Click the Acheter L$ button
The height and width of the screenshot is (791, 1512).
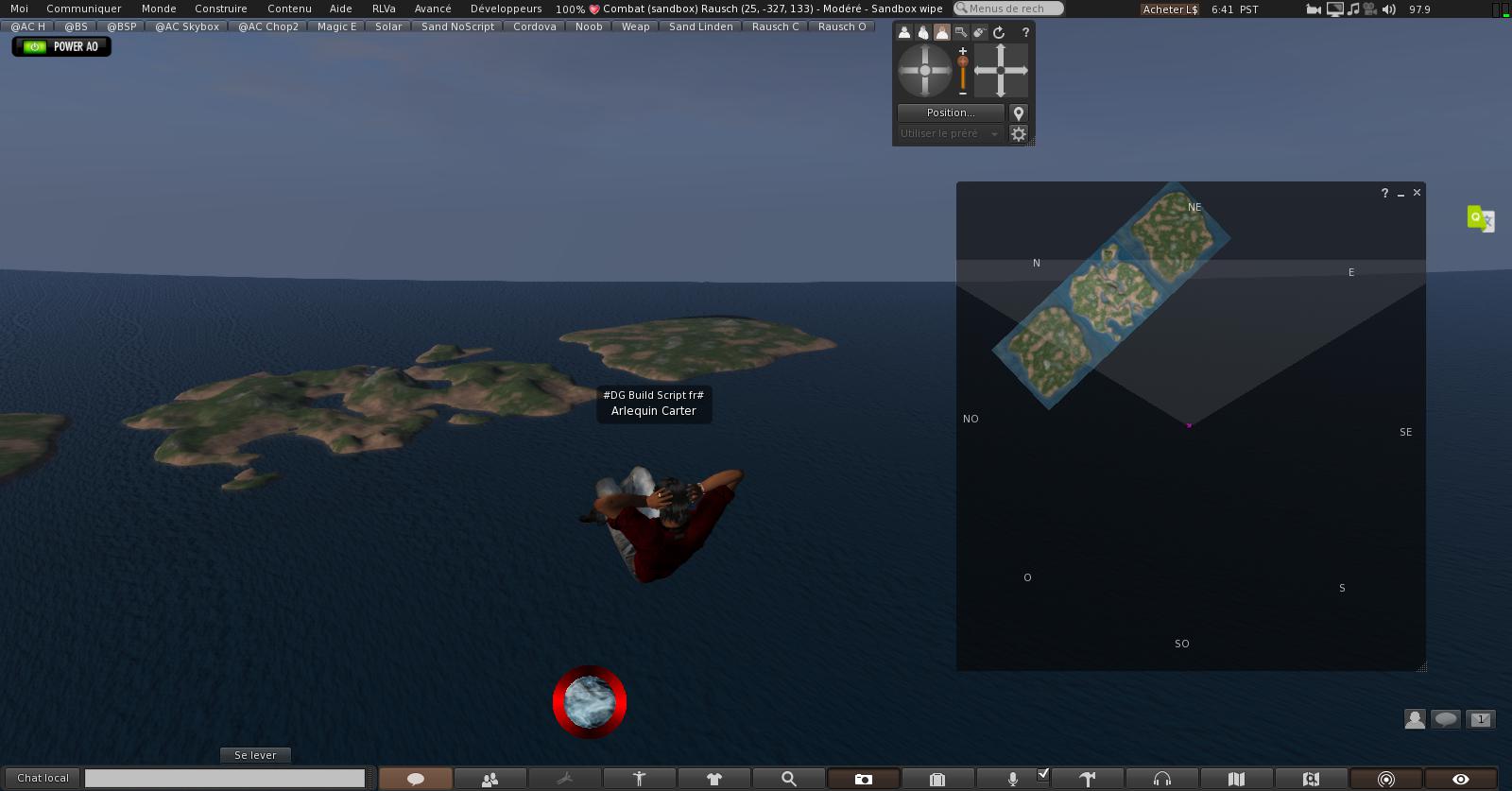(1170, 9)
